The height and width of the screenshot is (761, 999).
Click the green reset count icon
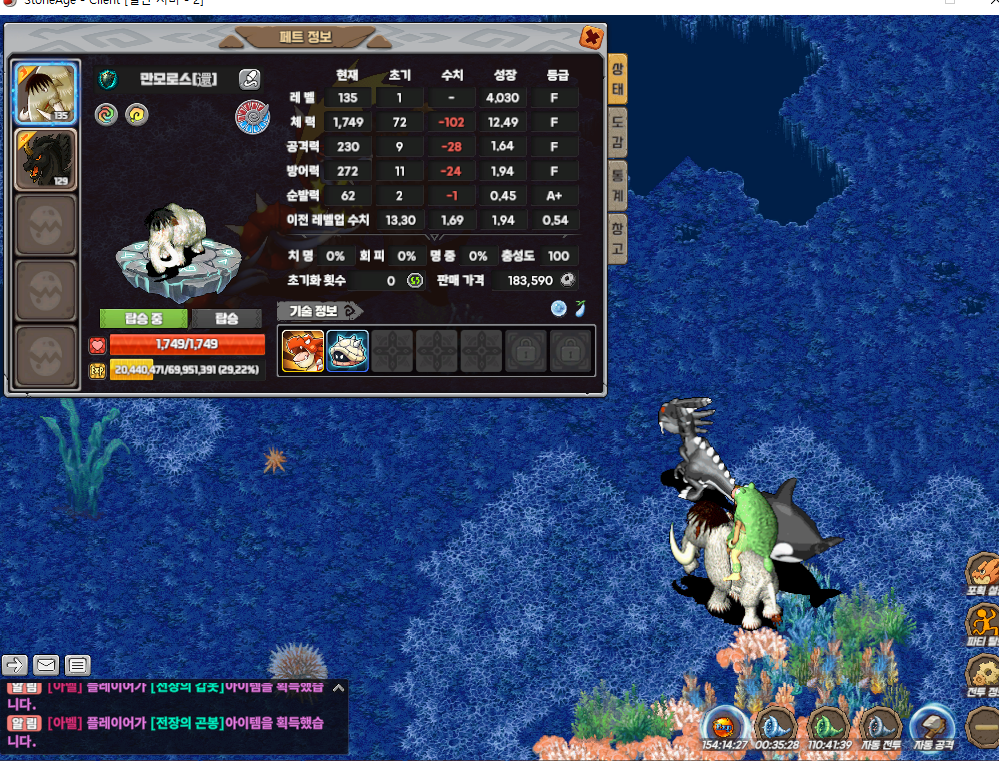coord(415,281)
